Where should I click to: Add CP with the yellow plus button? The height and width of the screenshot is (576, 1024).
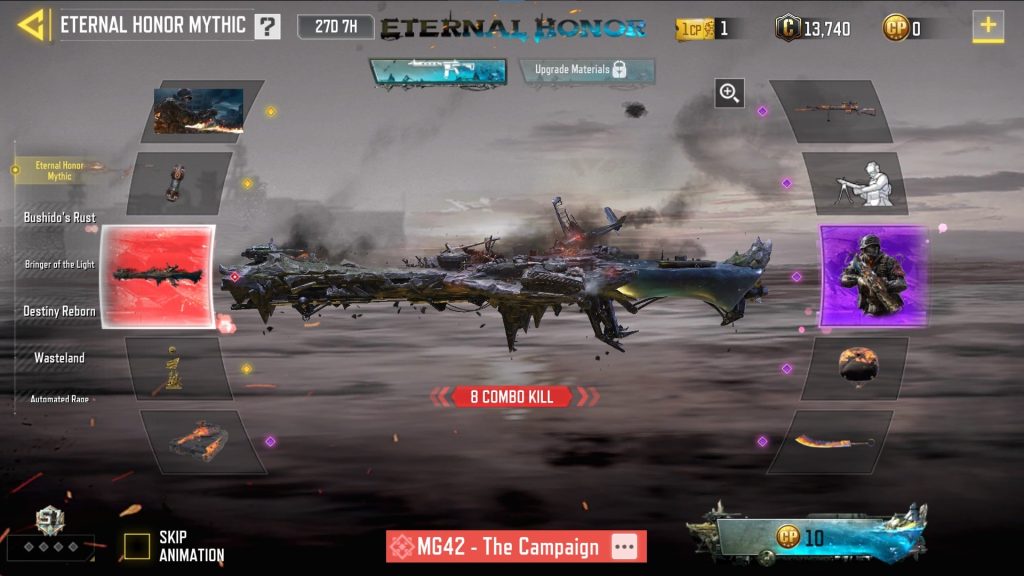pyautogui.click(x=988, y=26)
